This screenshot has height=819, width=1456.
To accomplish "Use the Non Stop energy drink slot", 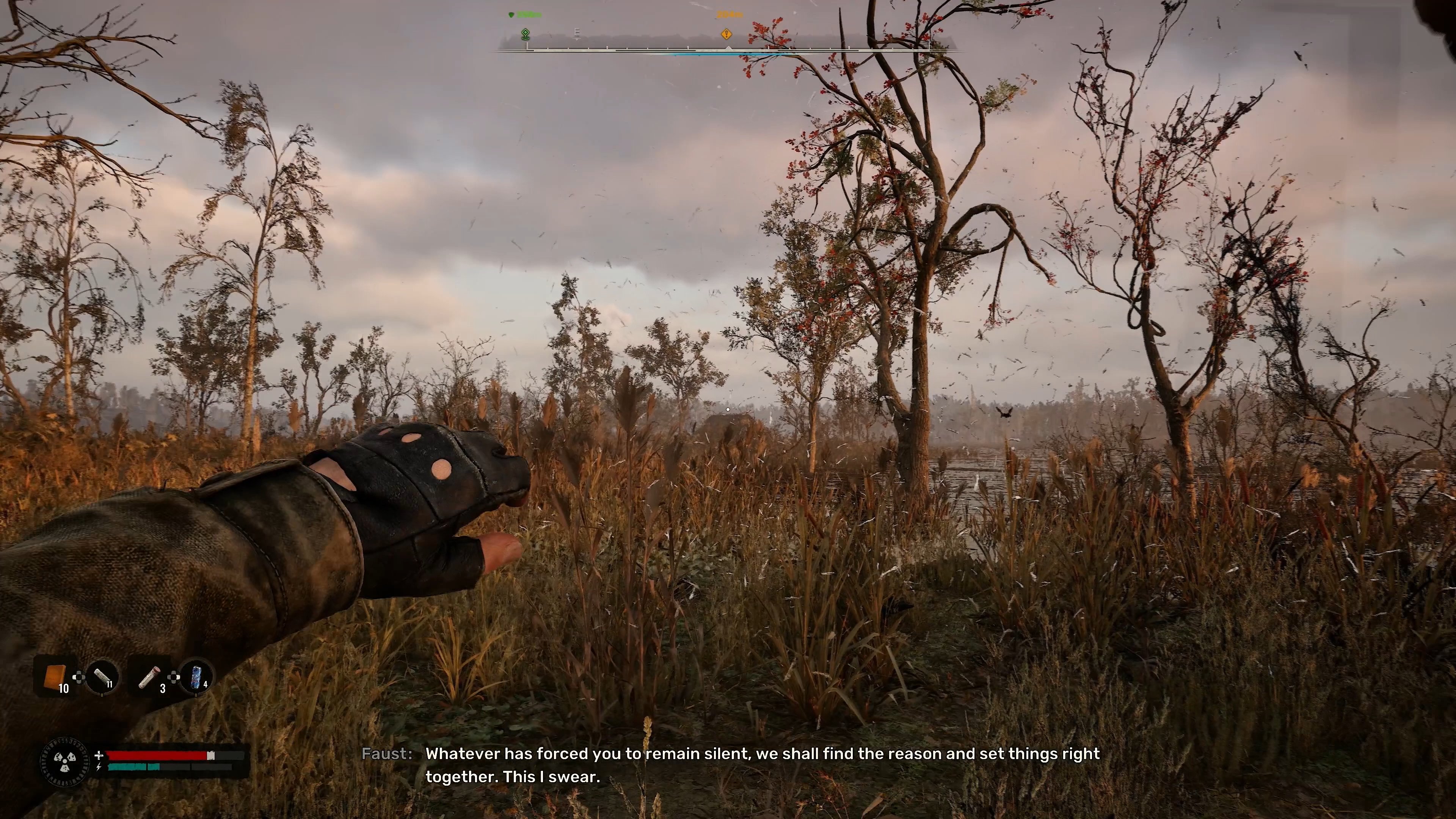I will 196,676.
